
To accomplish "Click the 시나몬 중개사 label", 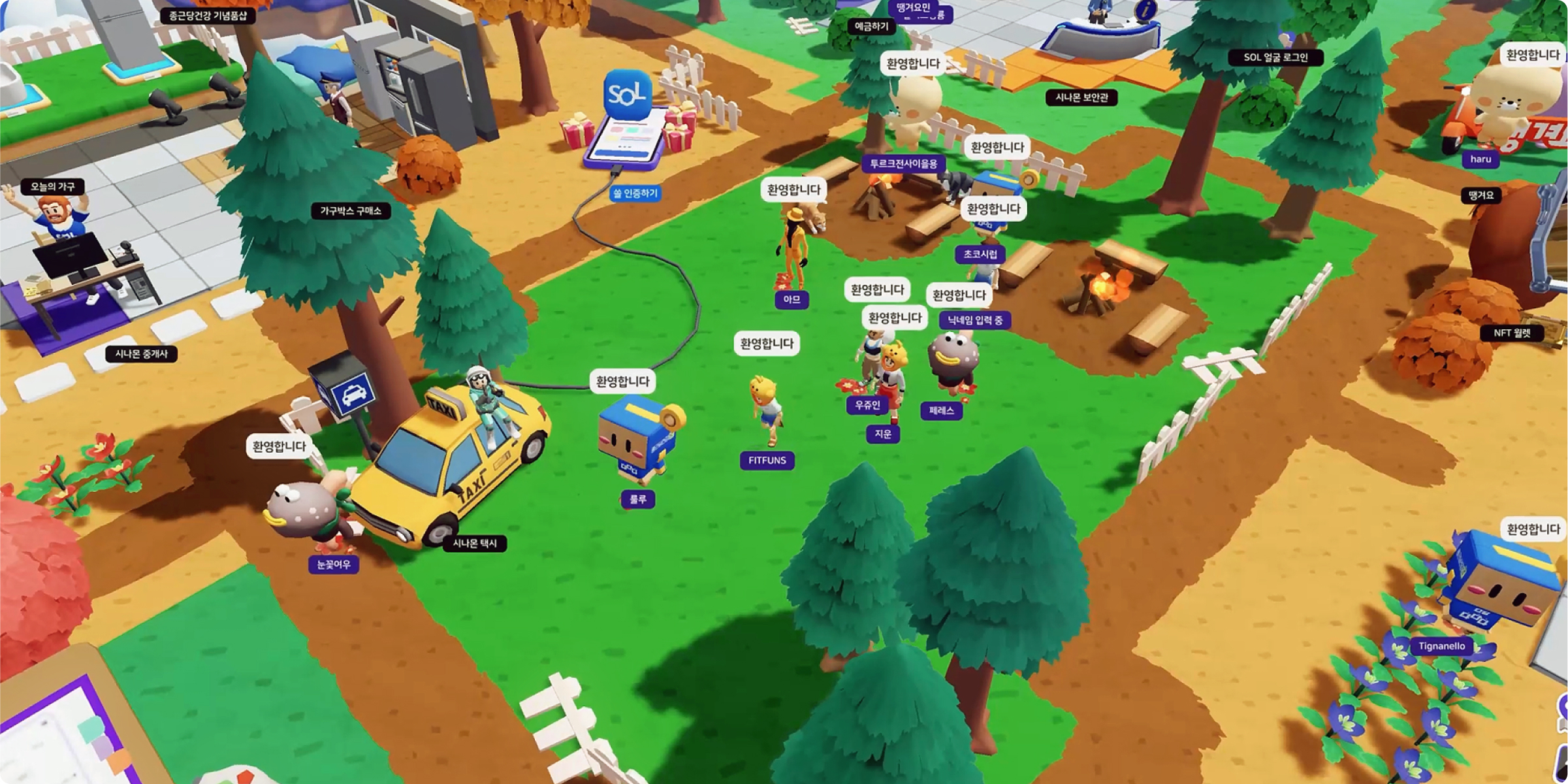I will (141, 354).
